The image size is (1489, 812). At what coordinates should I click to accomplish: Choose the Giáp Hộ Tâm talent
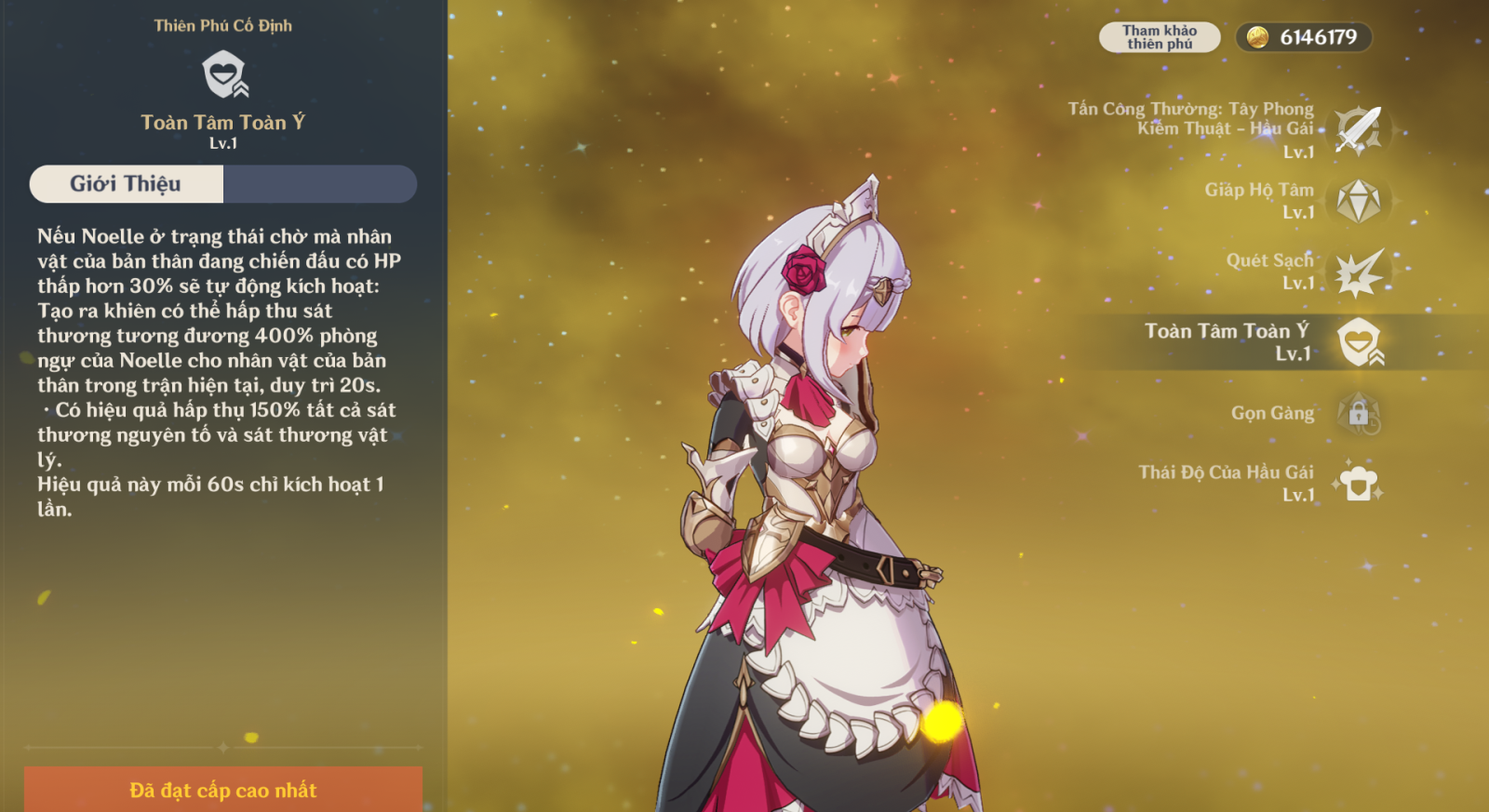click(x=1358, y=201)
